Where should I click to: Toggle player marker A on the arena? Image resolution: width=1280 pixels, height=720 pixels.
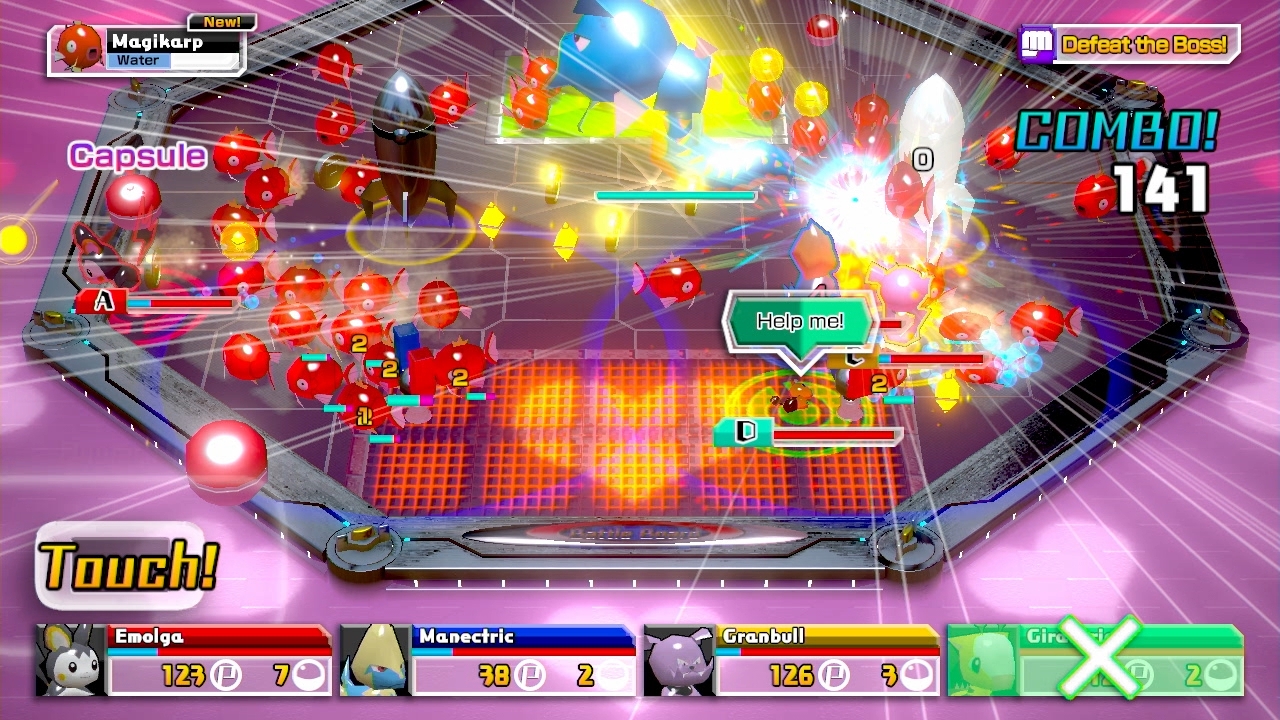(102, 298)
